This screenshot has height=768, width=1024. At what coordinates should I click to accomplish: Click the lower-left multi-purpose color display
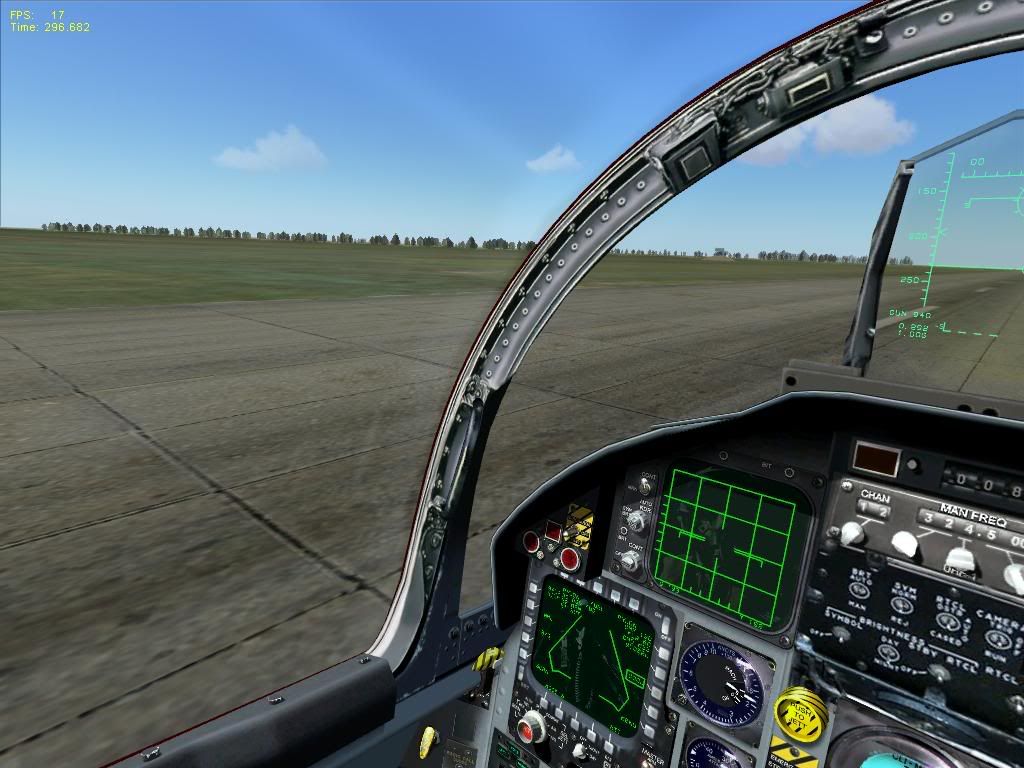point(589,654)
